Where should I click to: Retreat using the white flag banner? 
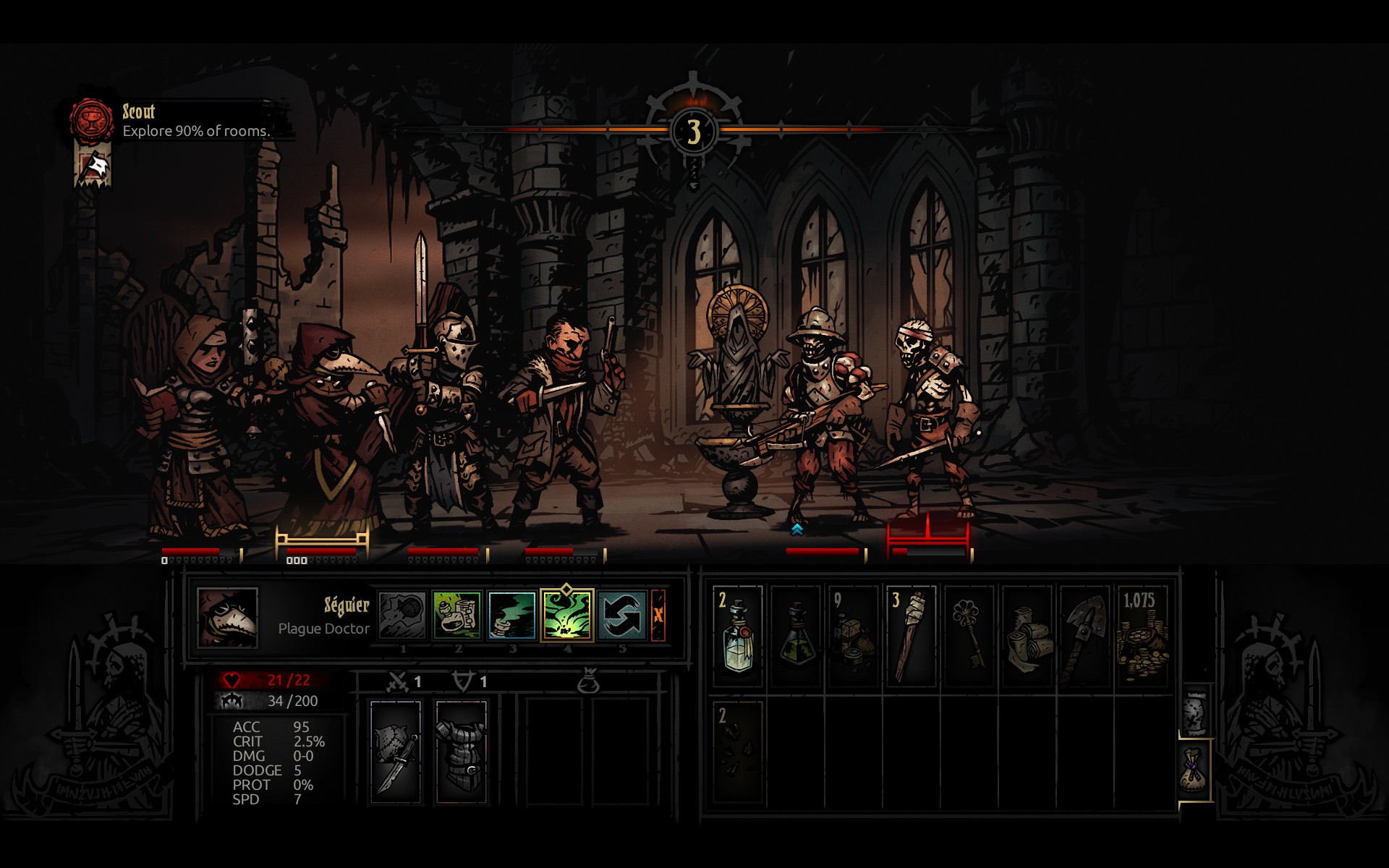point(93,166)
